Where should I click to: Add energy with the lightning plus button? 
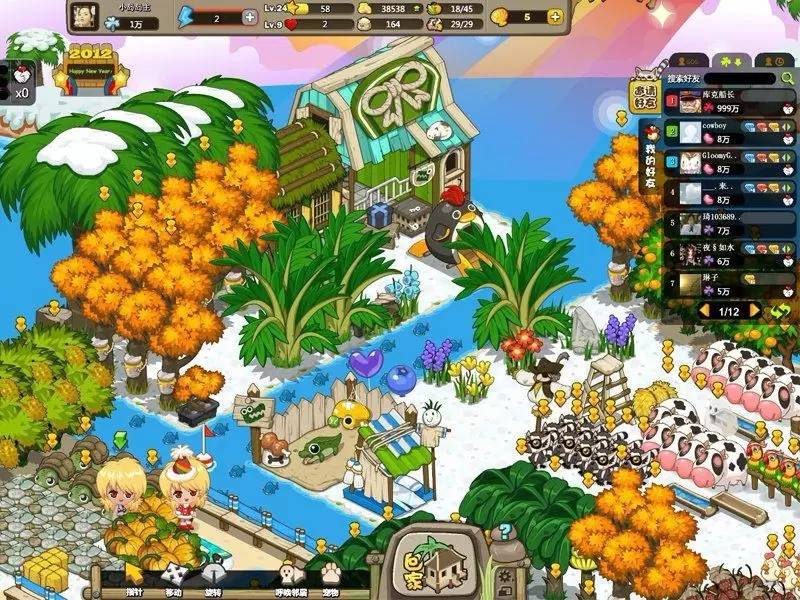[249, 17]
